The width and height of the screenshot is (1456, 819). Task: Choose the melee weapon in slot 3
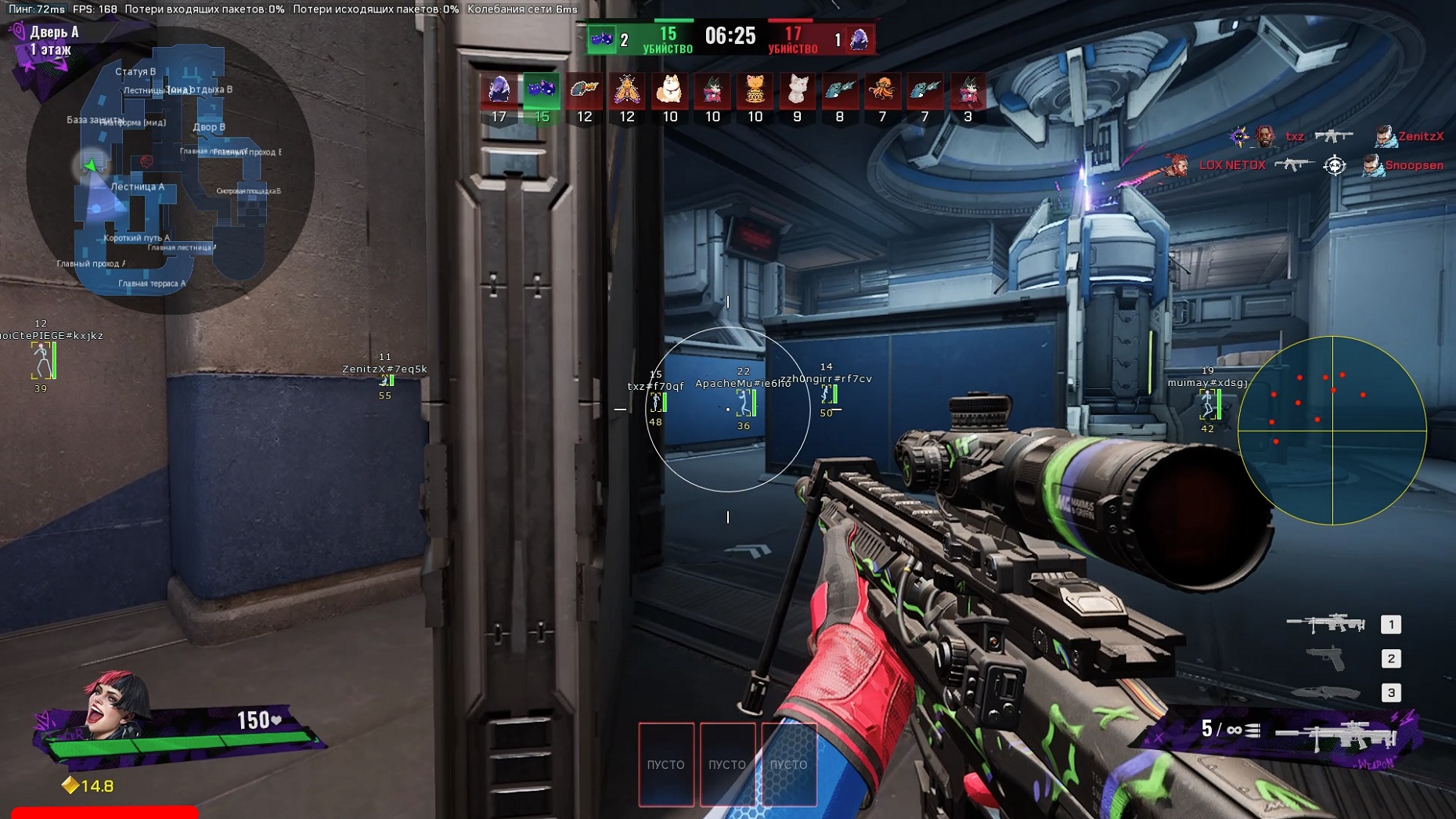(1326, 692)
